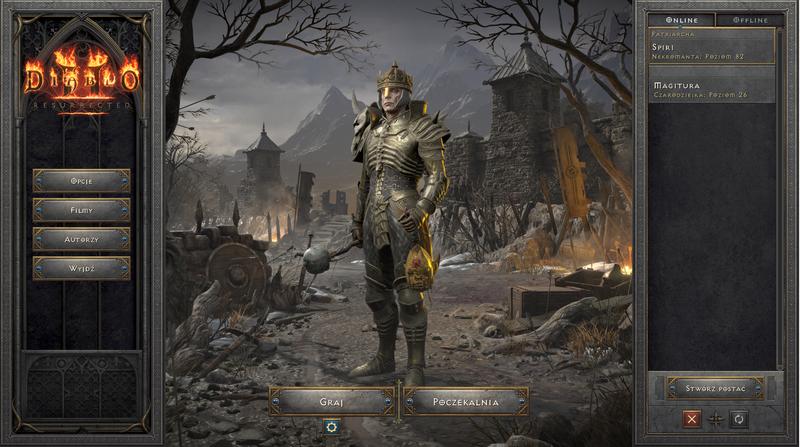Click the gear icon below Graj
Screen dimensions: 800x447
[331, 427]
